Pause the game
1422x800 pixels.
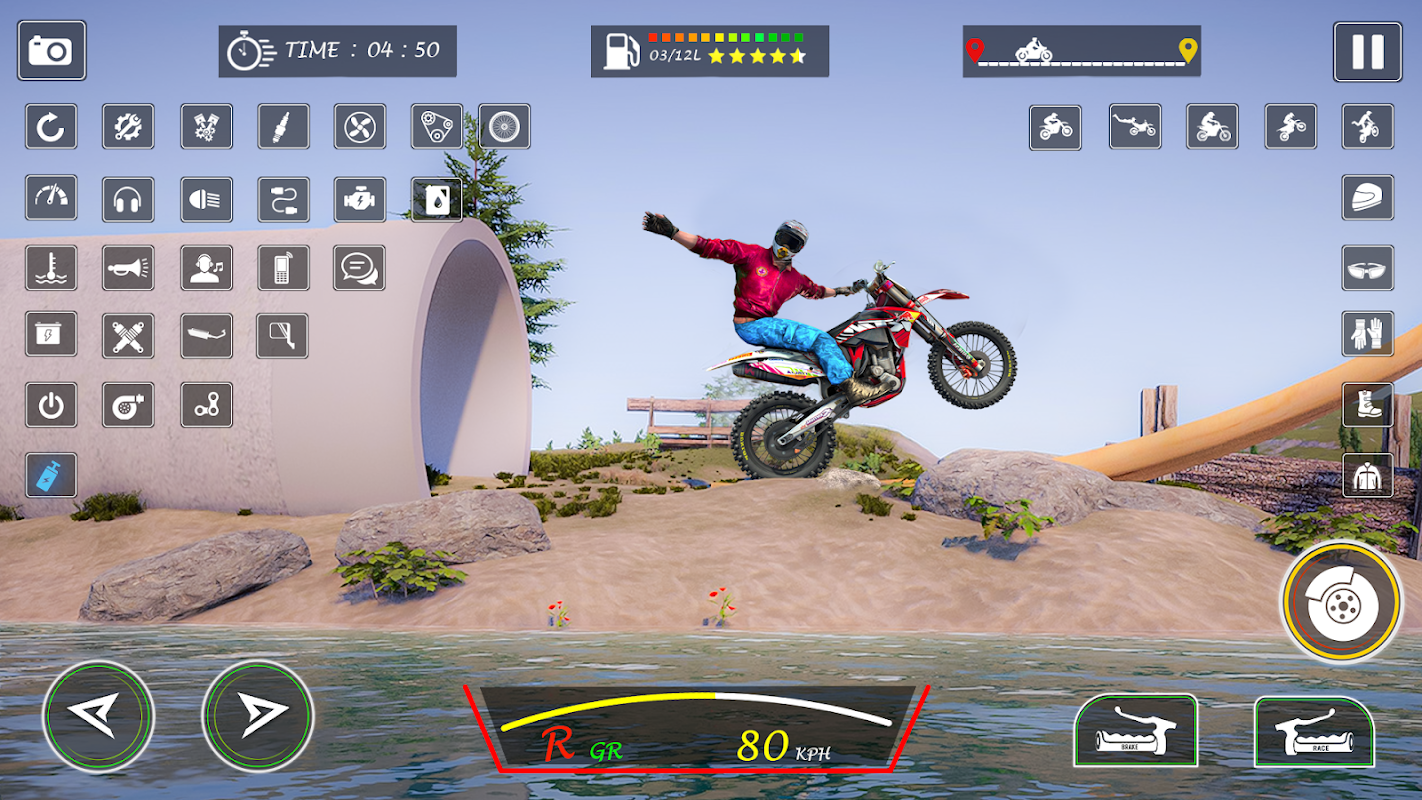(1367, 51)
